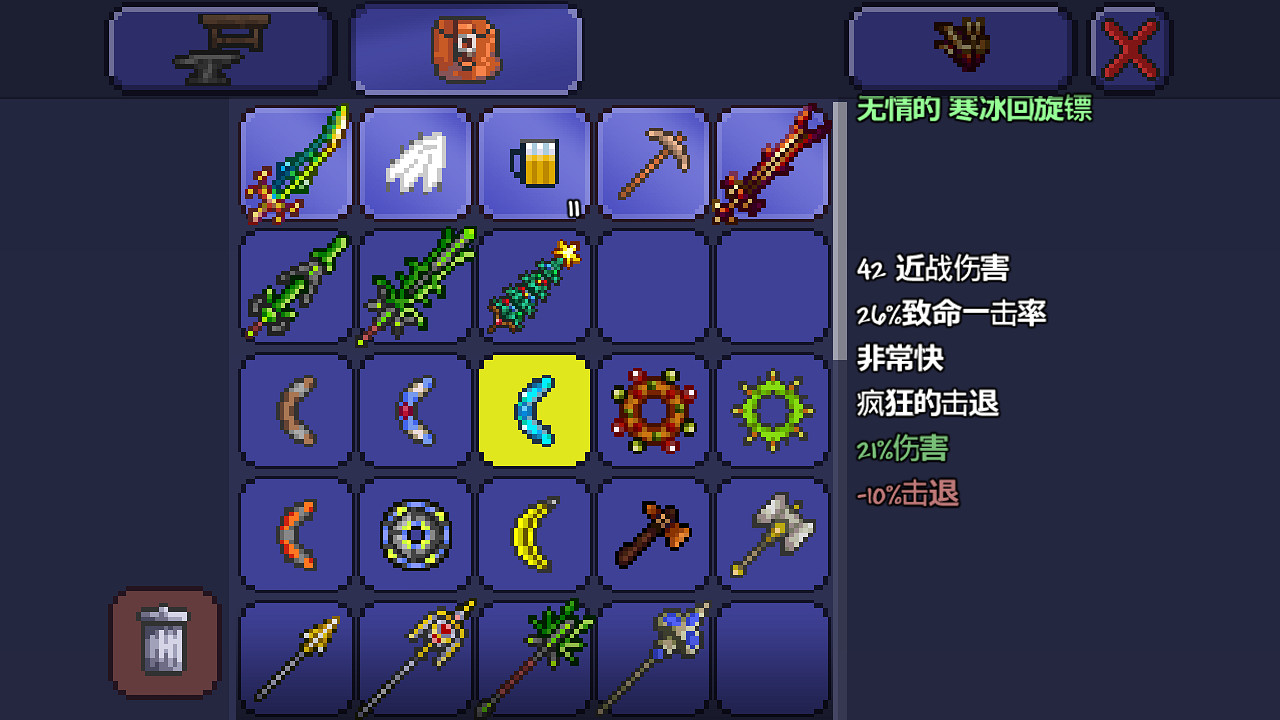Select the decorated Christmas tree item
This screenshot has width=1280, height=720.
pyautogui.click(x=534, y=287)
